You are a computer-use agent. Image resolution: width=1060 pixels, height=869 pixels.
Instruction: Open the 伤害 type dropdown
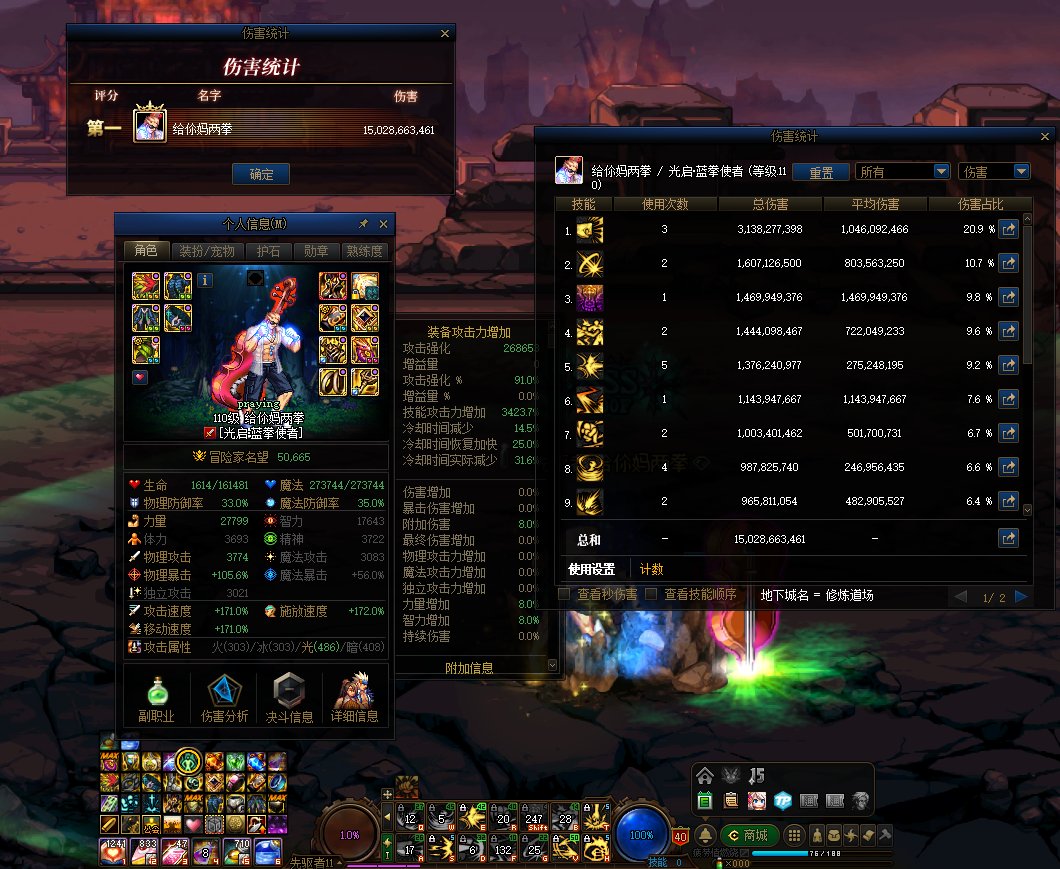click(994, 172)
